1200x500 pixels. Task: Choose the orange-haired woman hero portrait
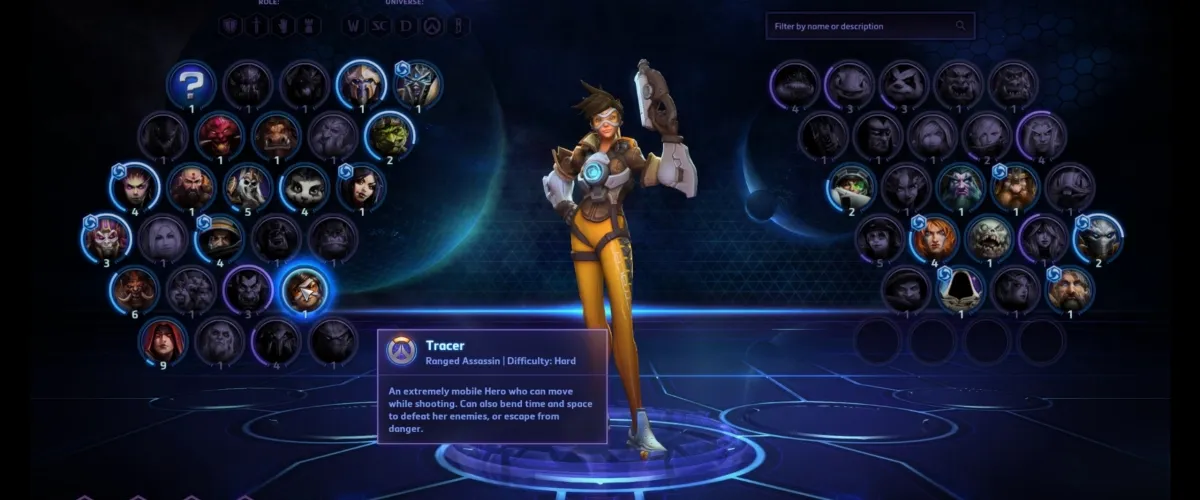[934, 238]
